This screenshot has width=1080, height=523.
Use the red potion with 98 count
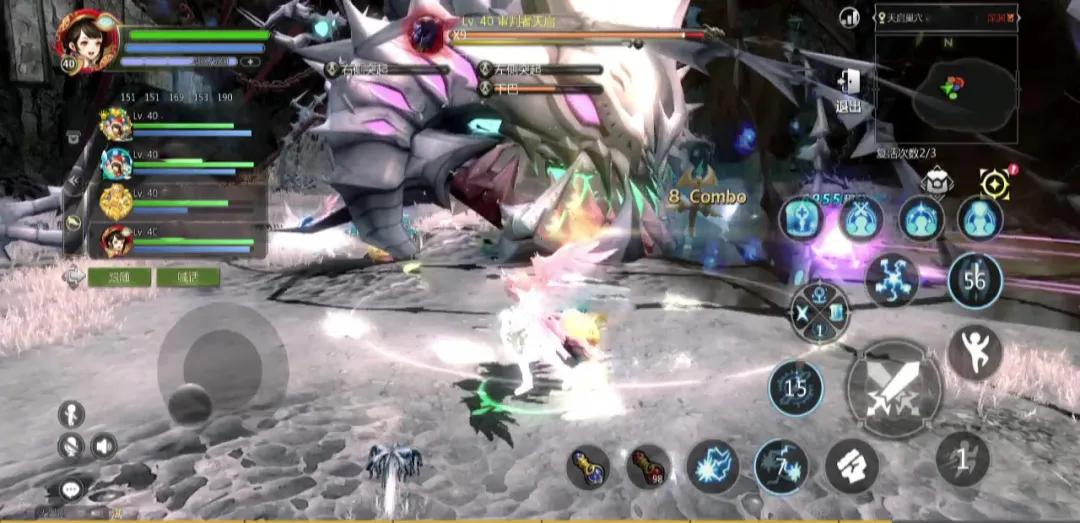648,466
